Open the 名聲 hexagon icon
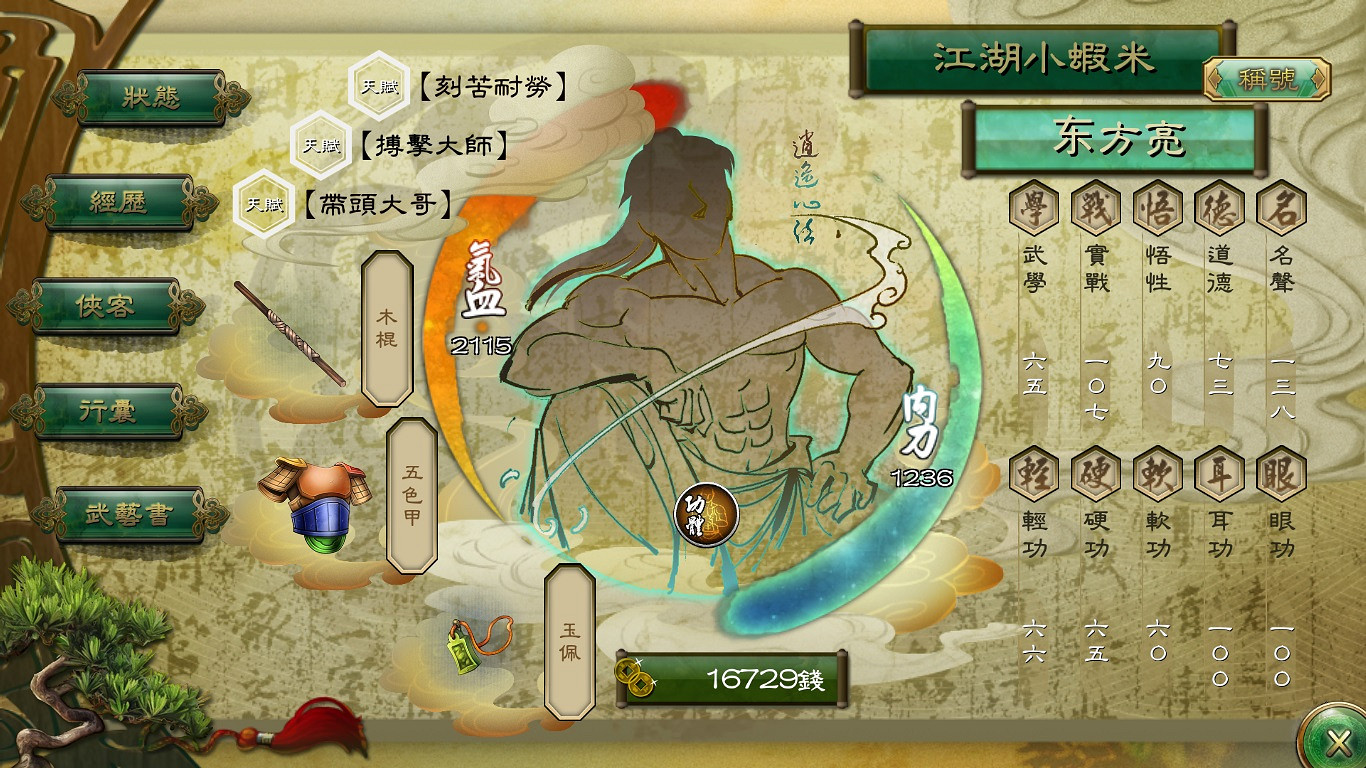1366x768 pixels. (x=1283, y=207)
